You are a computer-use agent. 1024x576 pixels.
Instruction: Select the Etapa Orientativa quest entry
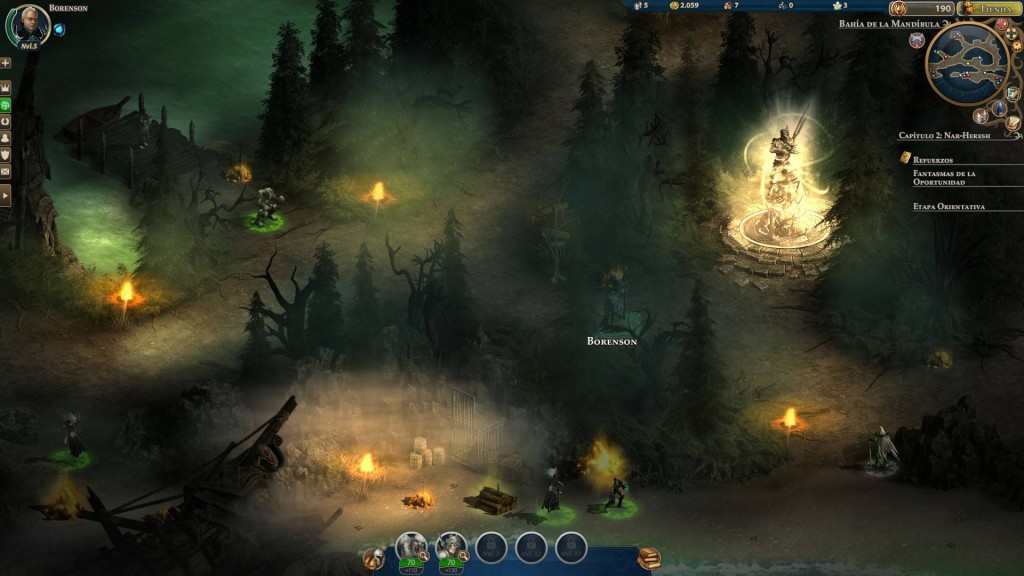click(x=948, y=206)
